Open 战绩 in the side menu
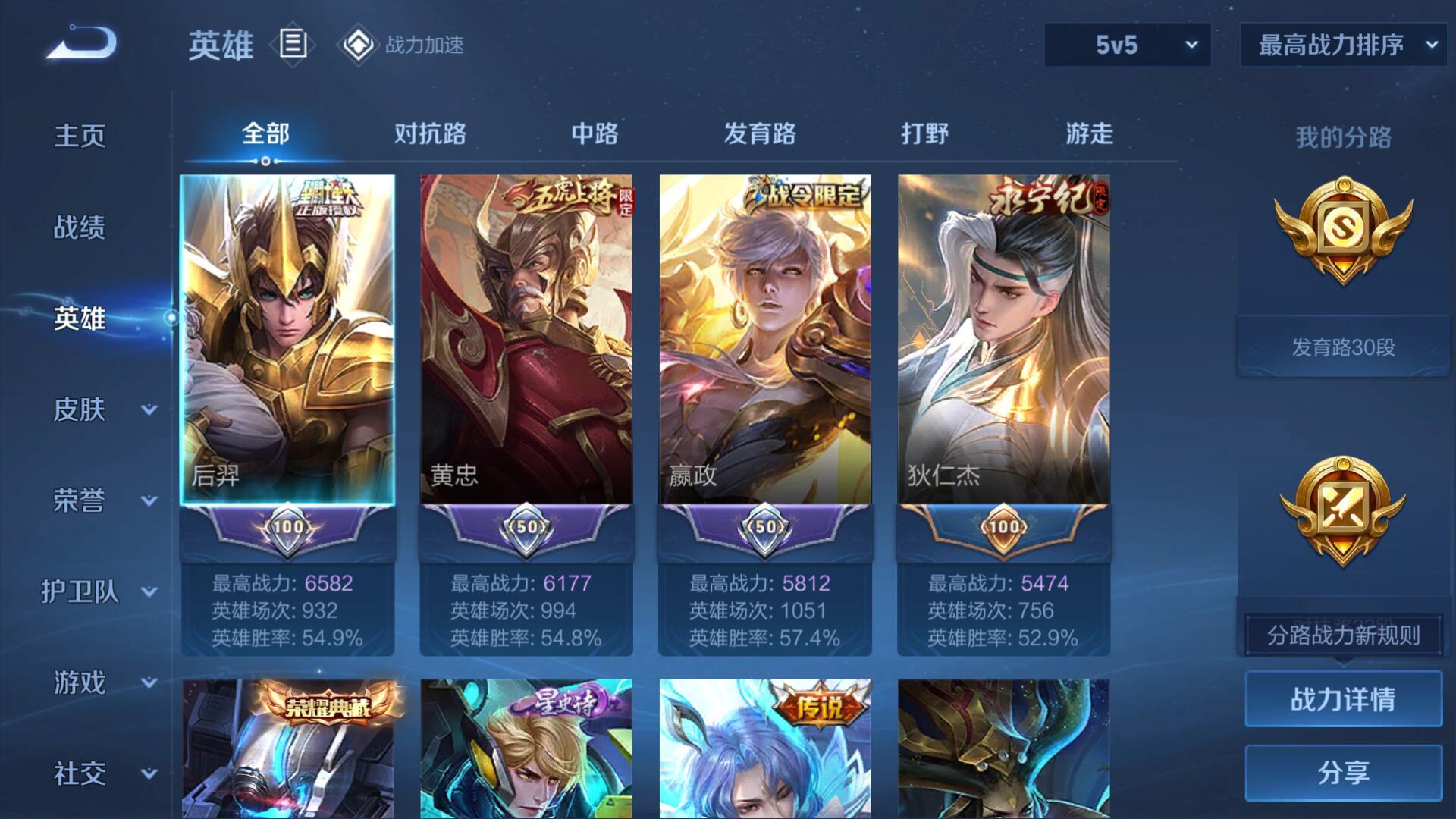This screenshot has width=1456, height=819. click(80, 227)
